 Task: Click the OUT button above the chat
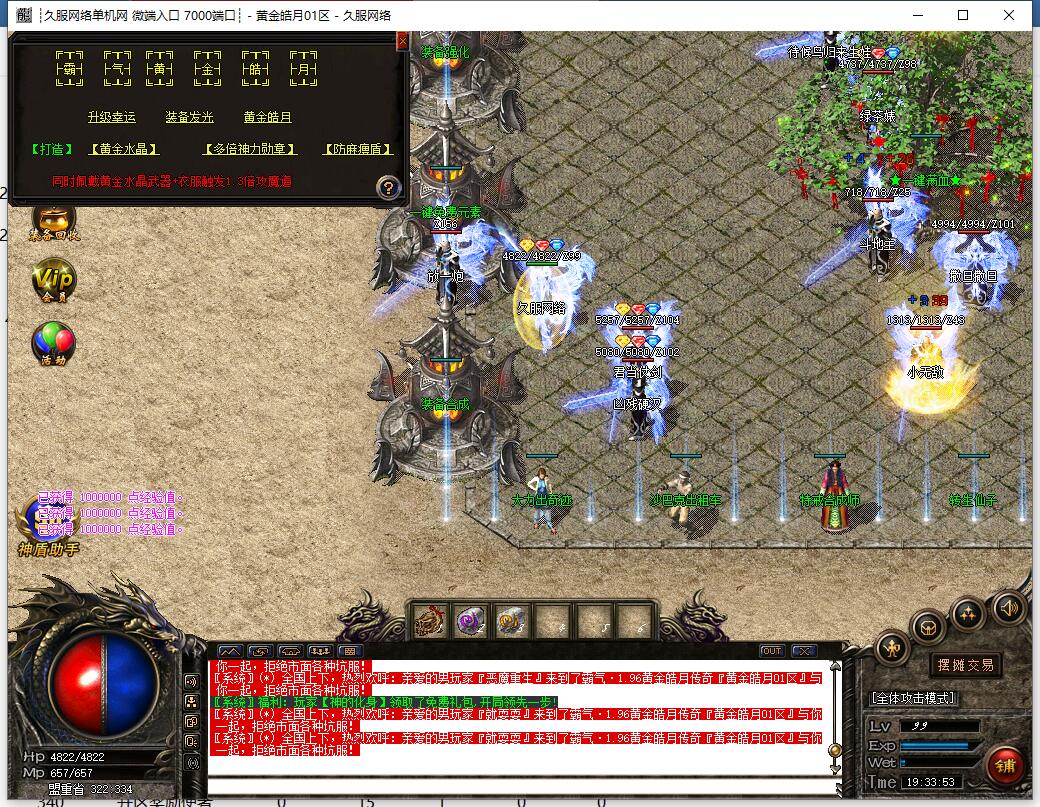pyautogui.click(x=771, y=651)
